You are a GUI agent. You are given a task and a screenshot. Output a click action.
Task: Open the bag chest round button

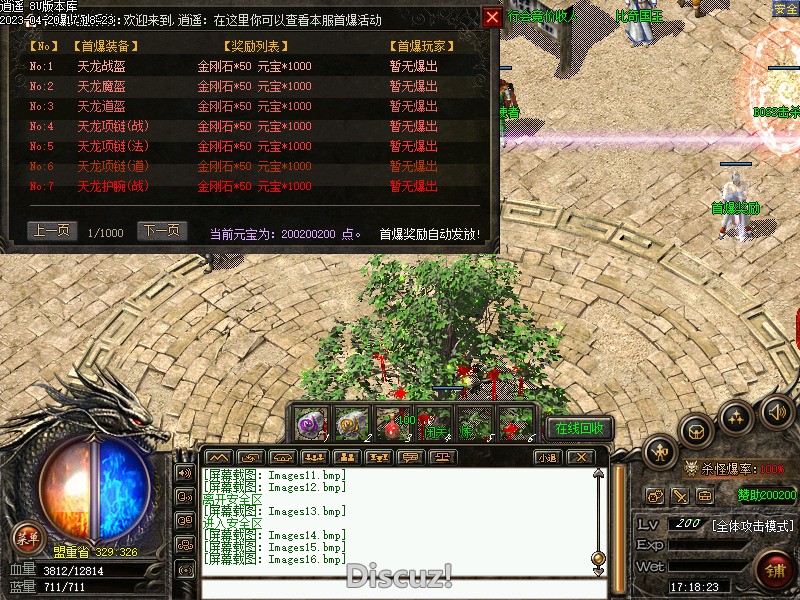(x=697, y=432)
